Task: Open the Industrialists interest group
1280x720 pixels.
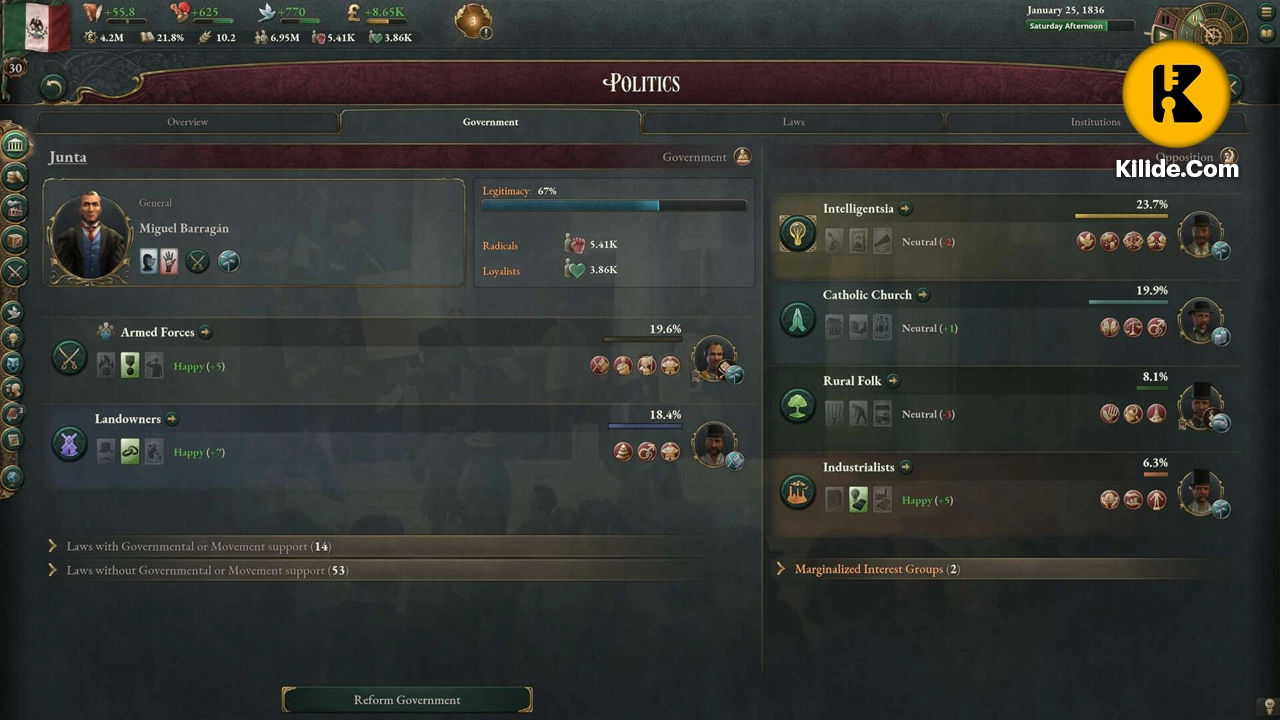Action: [858, 467]
